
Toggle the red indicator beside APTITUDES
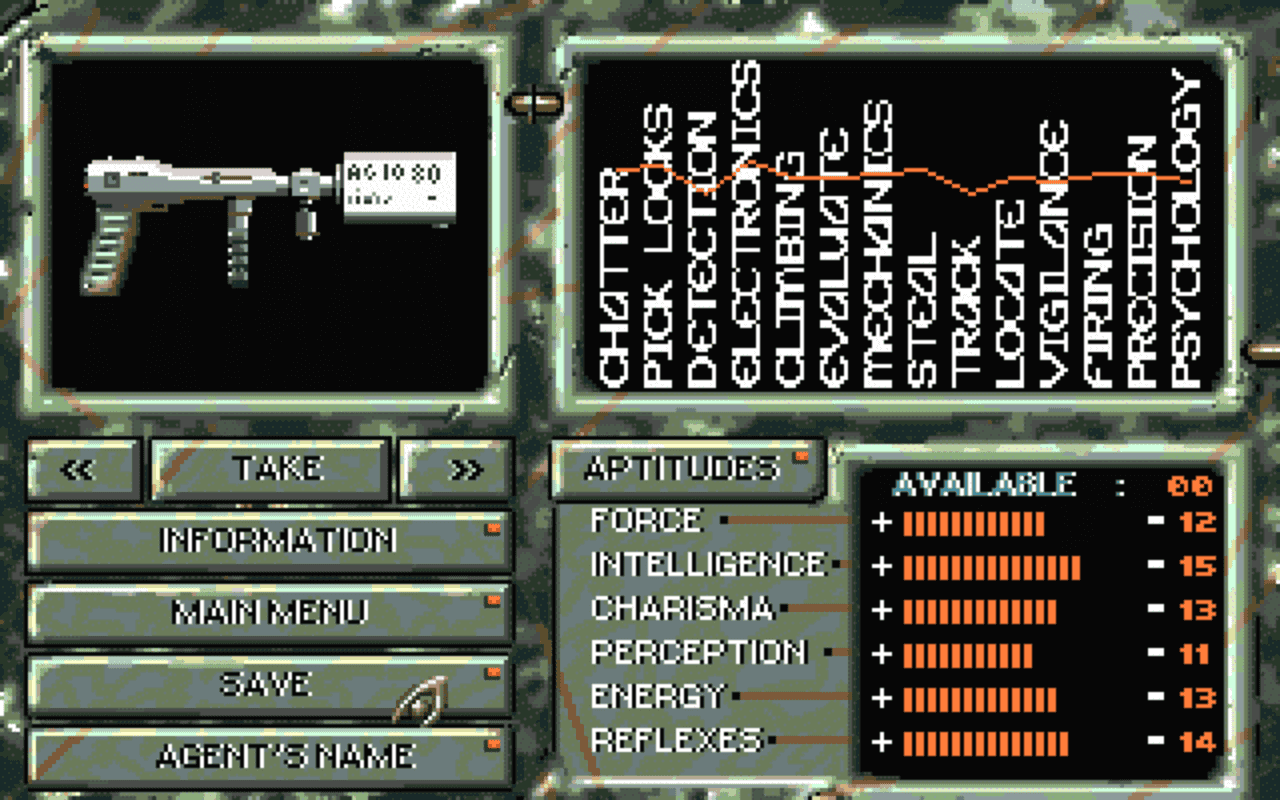801,456
